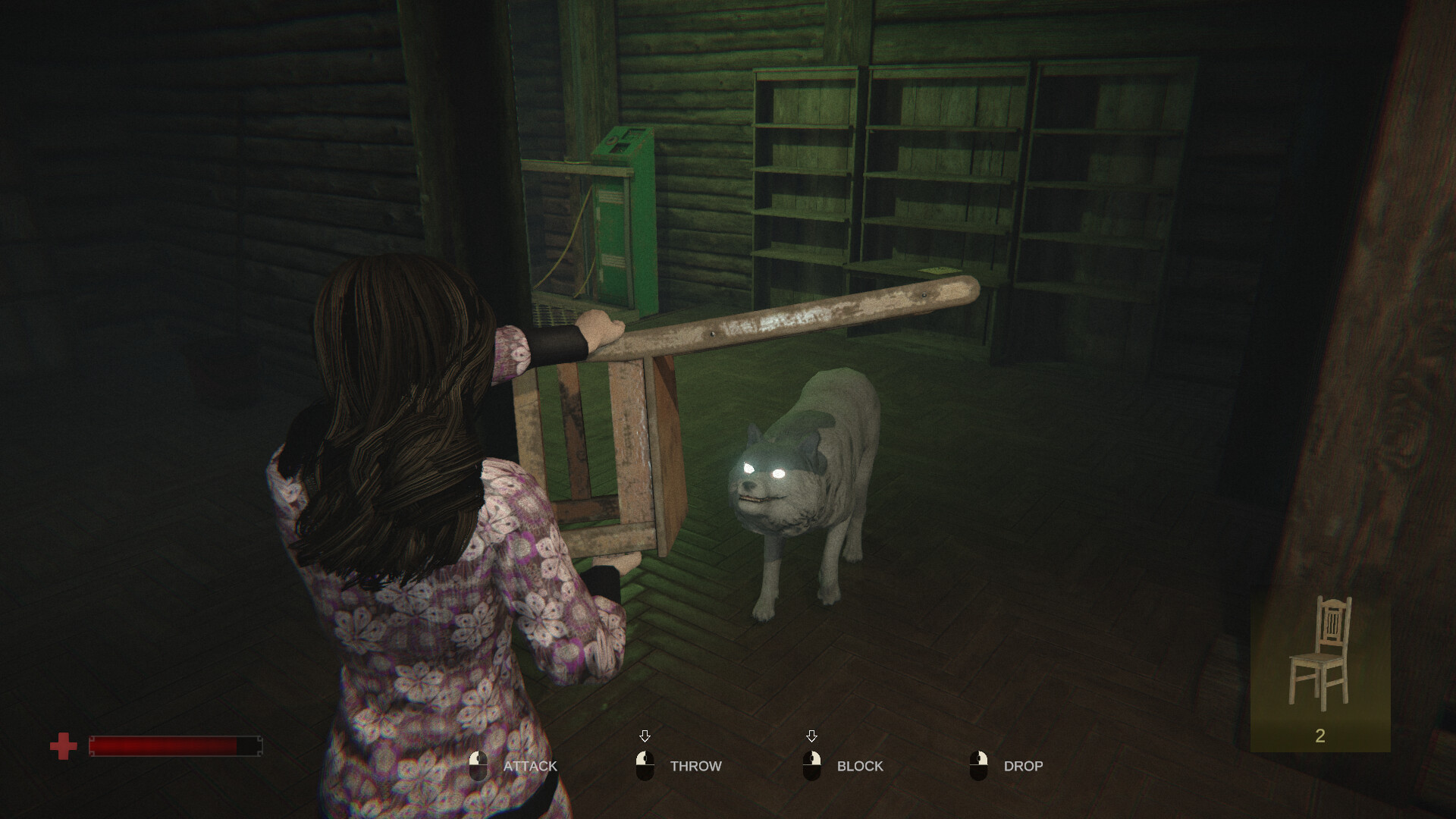Select the BLOCK action label

pos(859,766)
